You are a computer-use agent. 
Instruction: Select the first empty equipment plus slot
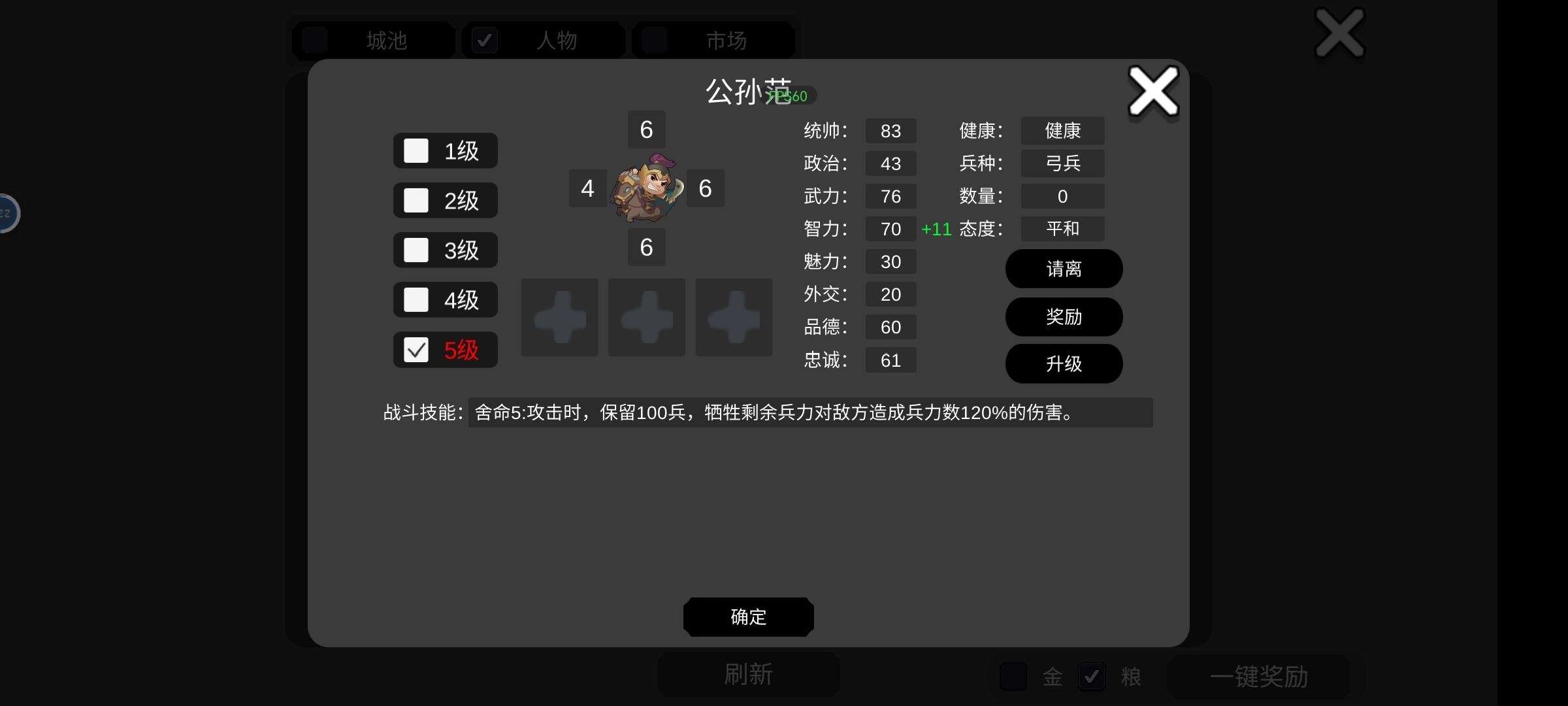[x=559, y=317]
